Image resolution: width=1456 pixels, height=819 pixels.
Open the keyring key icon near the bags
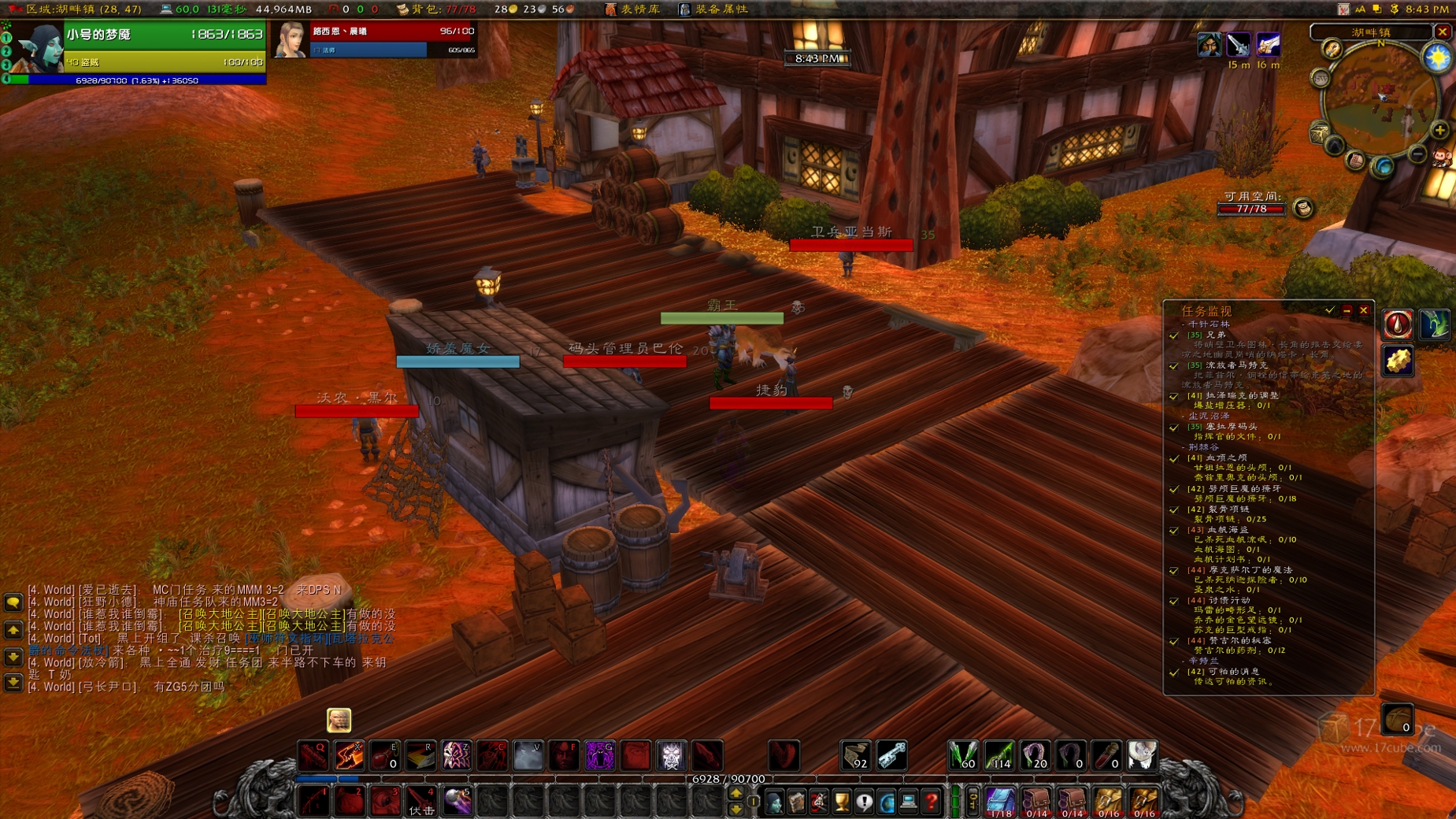(973, 802)
